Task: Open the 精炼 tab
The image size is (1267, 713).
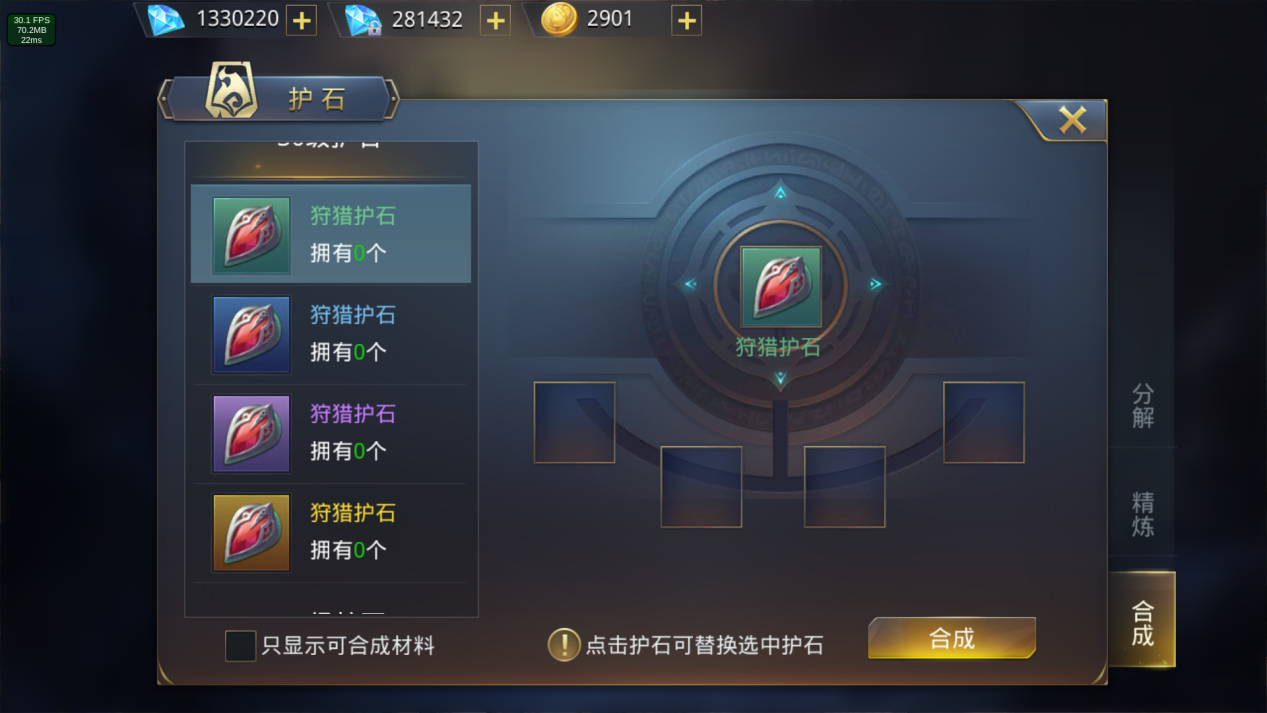Action: [x=1142, y=514]
